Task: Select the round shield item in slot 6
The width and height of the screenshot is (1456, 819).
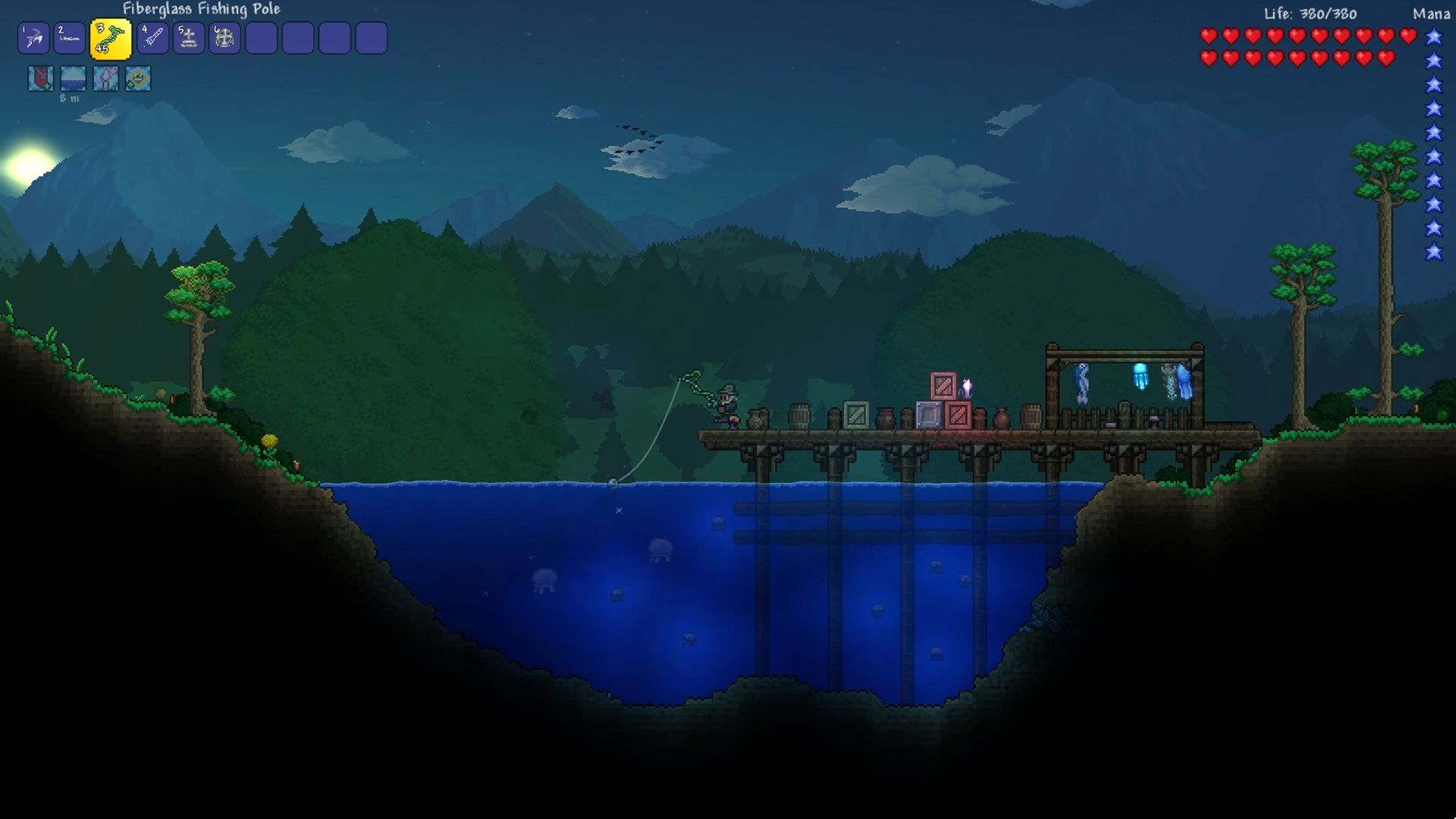Action: (x=224, y=38)
